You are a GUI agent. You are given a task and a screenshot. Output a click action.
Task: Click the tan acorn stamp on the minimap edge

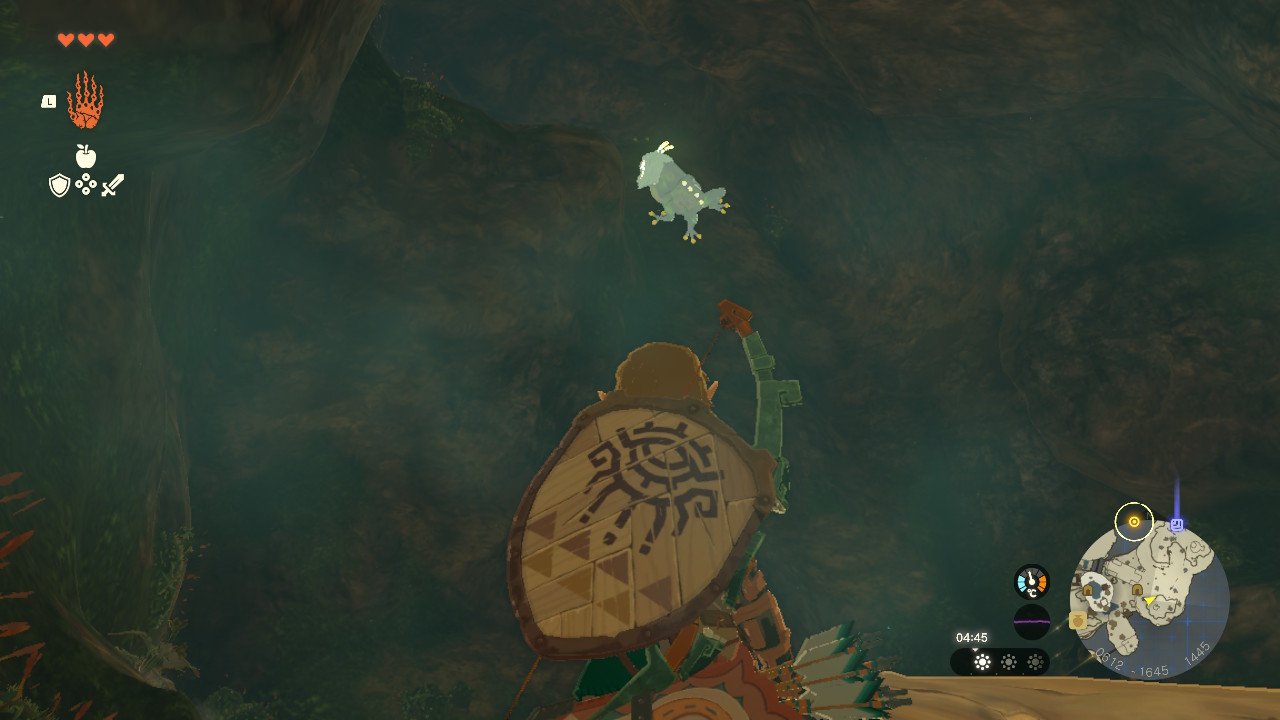pos(1078,621)
